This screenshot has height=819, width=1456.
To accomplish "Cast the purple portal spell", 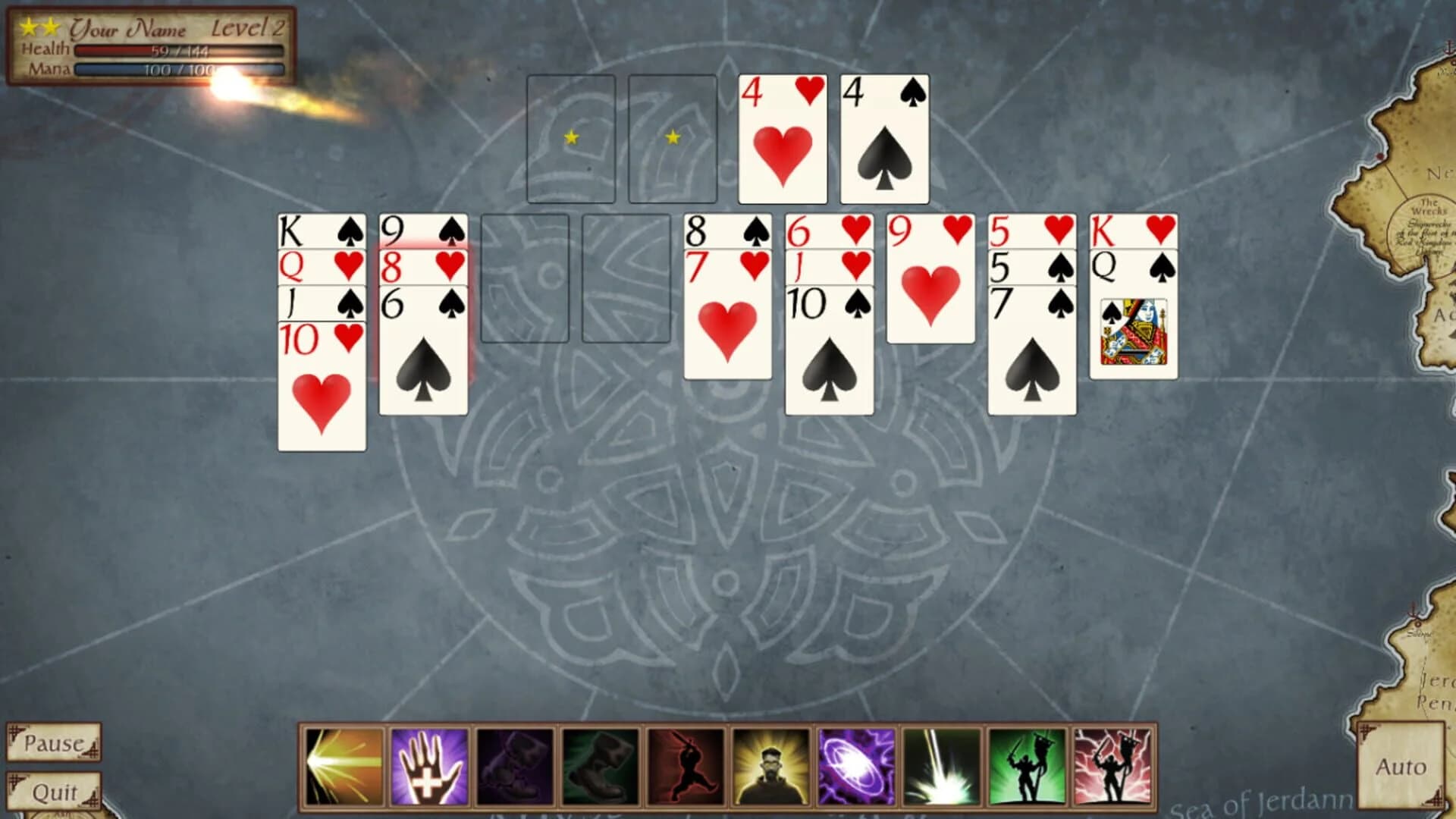I will (x=855, y=766).
